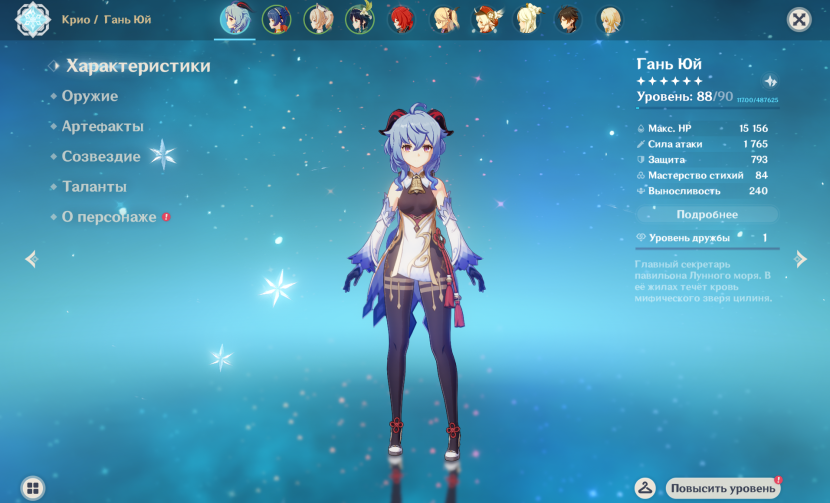Select the Характеристики attributes entry
This screenshot has height=503, width=830.
coord(138,66)
